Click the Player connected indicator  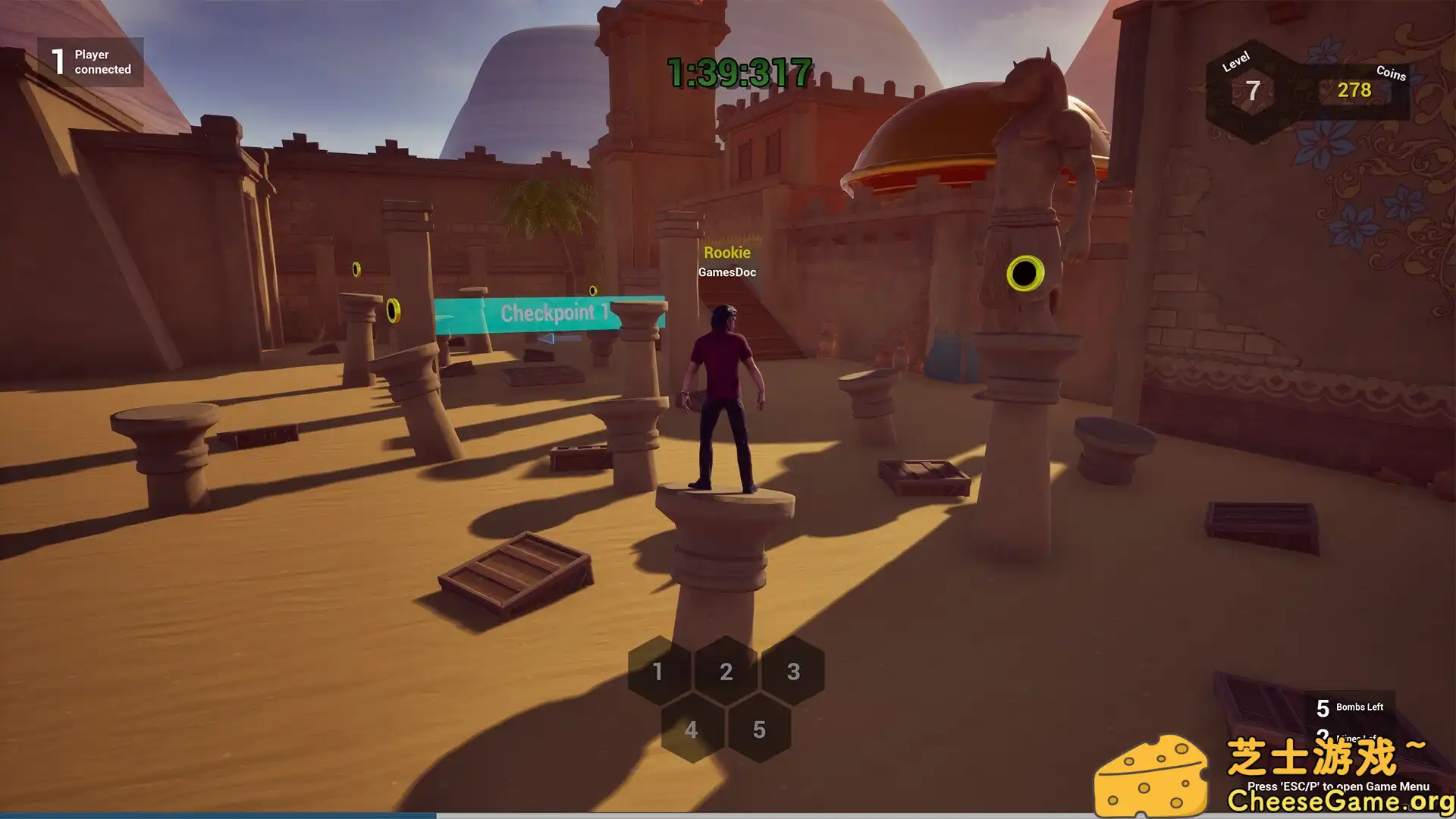coord(91,61)
